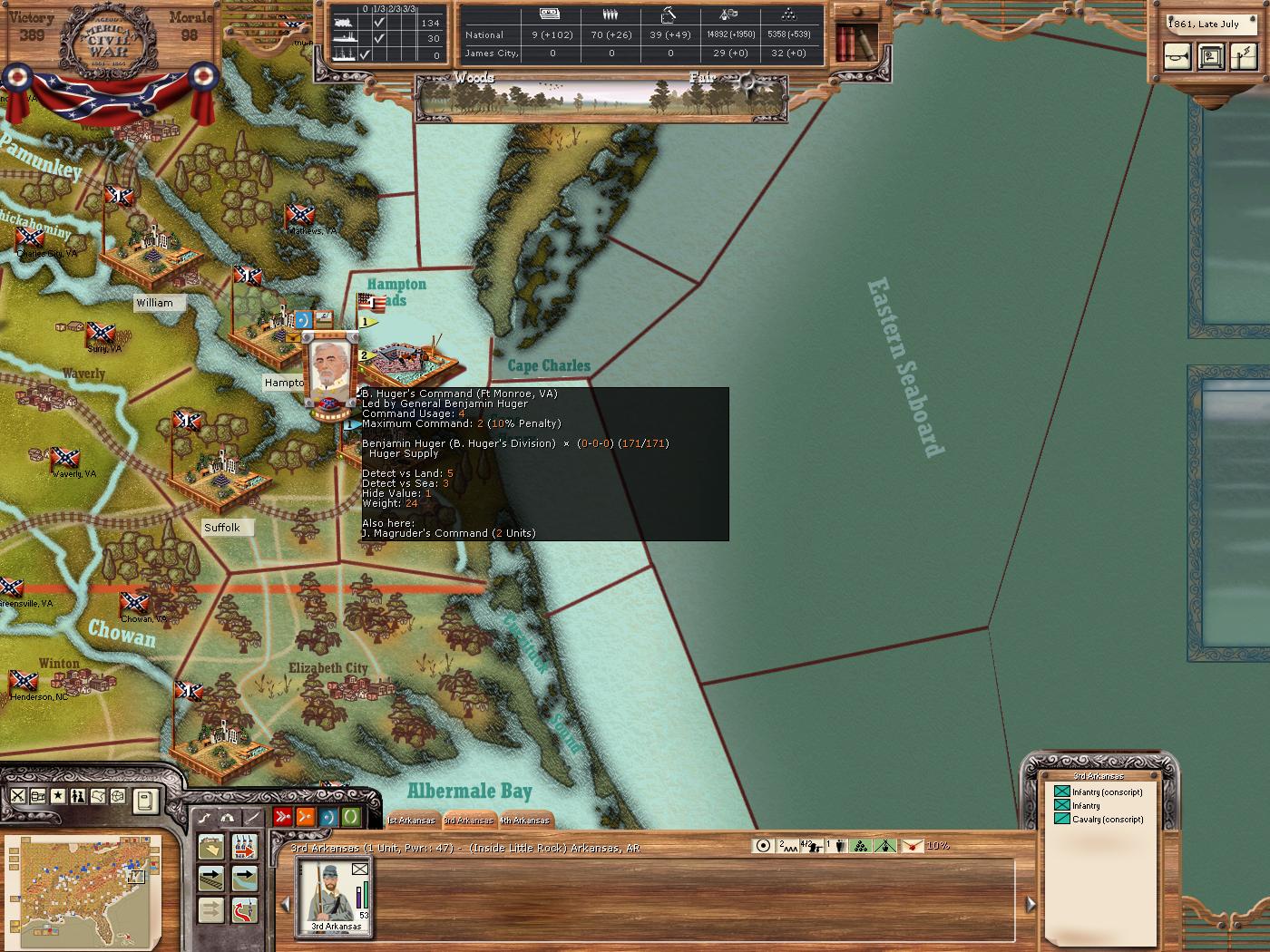The width and height of the screenshot is (1270, 952).
Task: Choose the red assault posture button
Action: [283, 817]
